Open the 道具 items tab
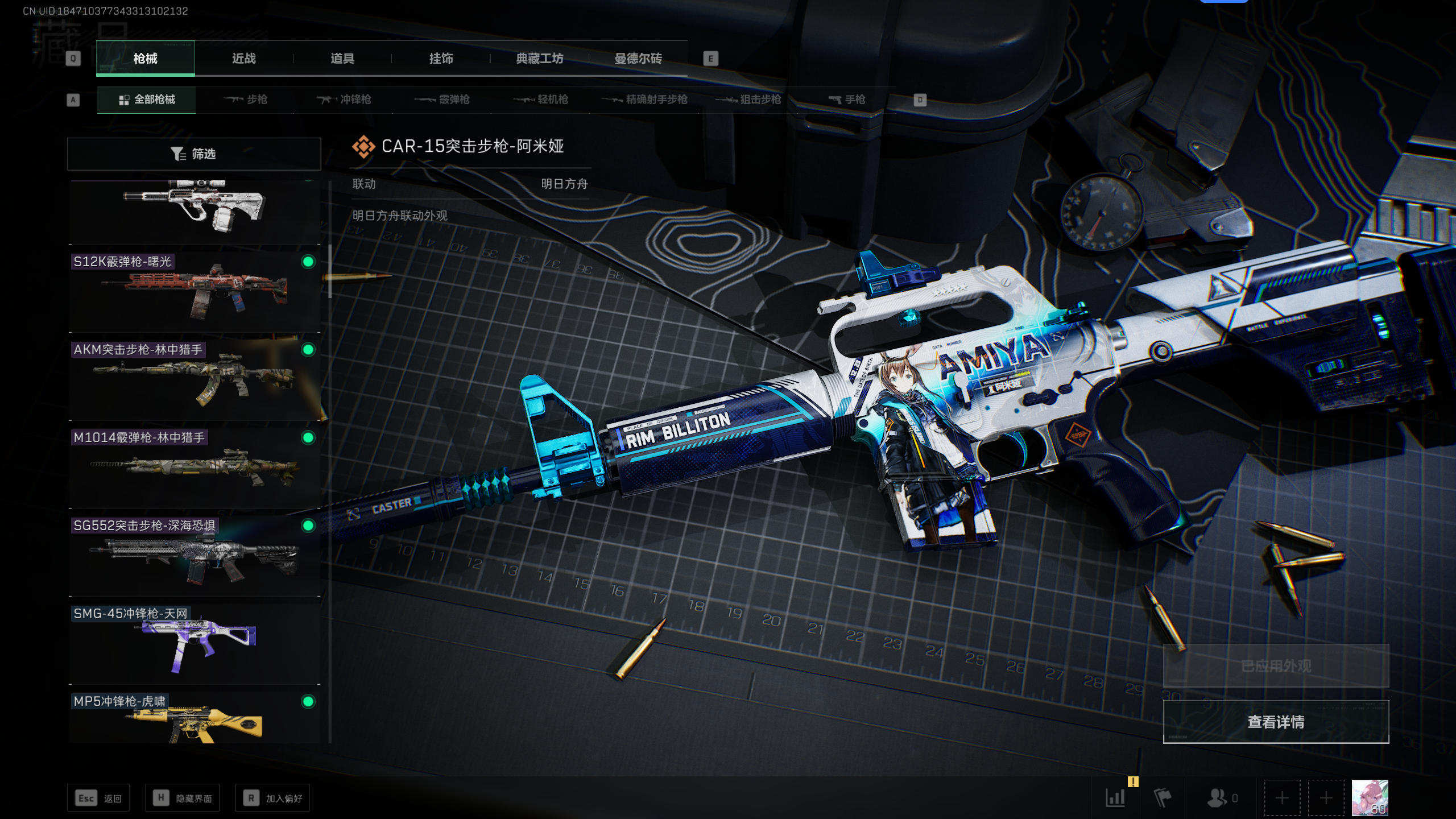 pos(342,59)
